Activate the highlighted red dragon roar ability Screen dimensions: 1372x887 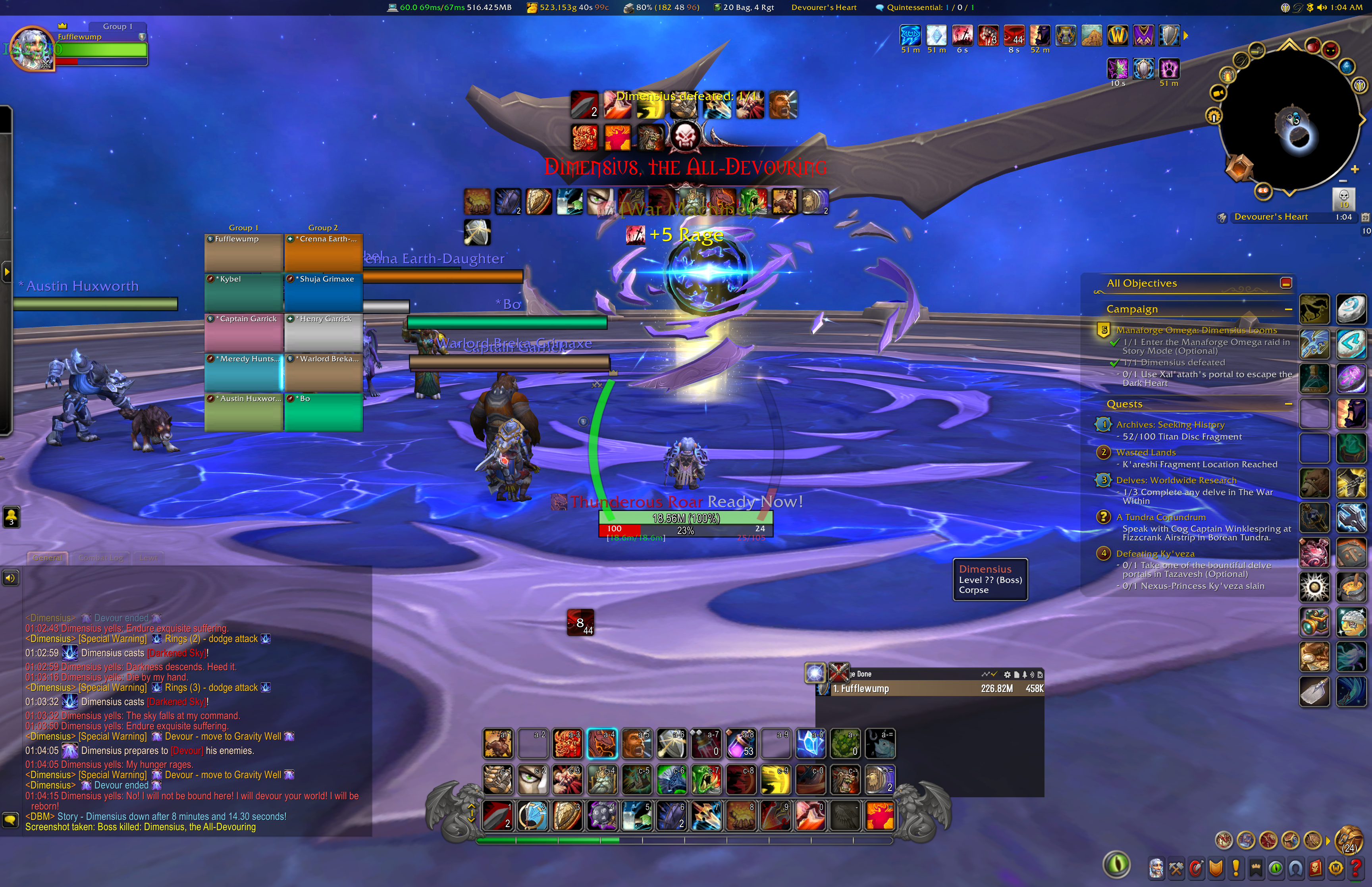click(602, 743)
